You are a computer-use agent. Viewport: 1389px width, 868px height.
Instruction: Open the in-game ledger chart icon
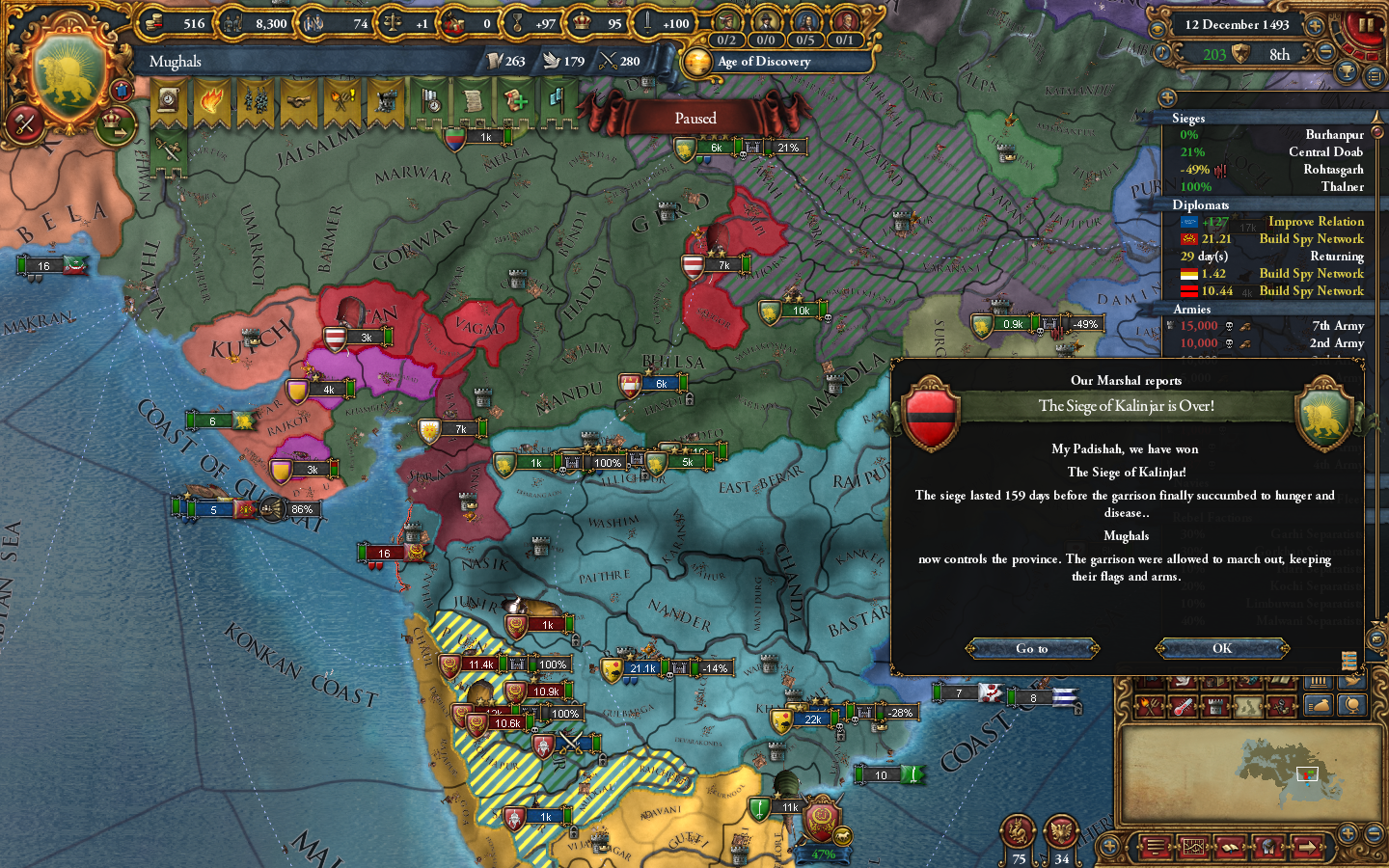pos(1194,847)
